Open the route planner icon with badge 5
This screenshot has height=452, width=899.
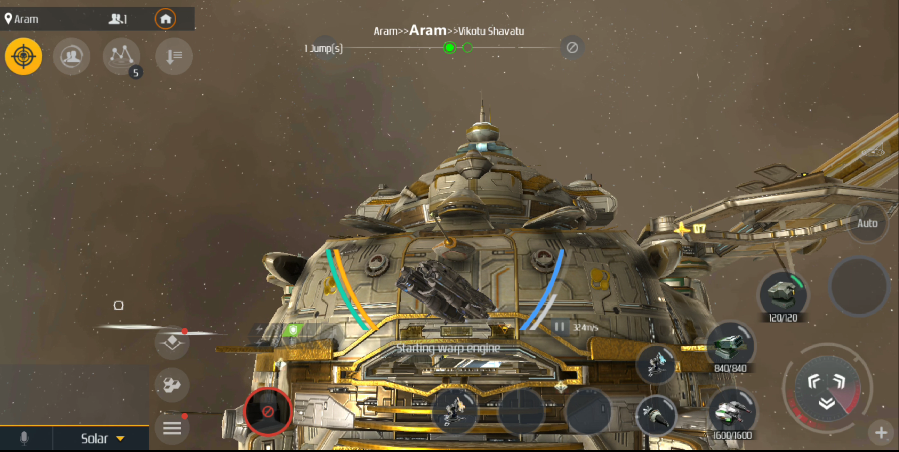122,56
